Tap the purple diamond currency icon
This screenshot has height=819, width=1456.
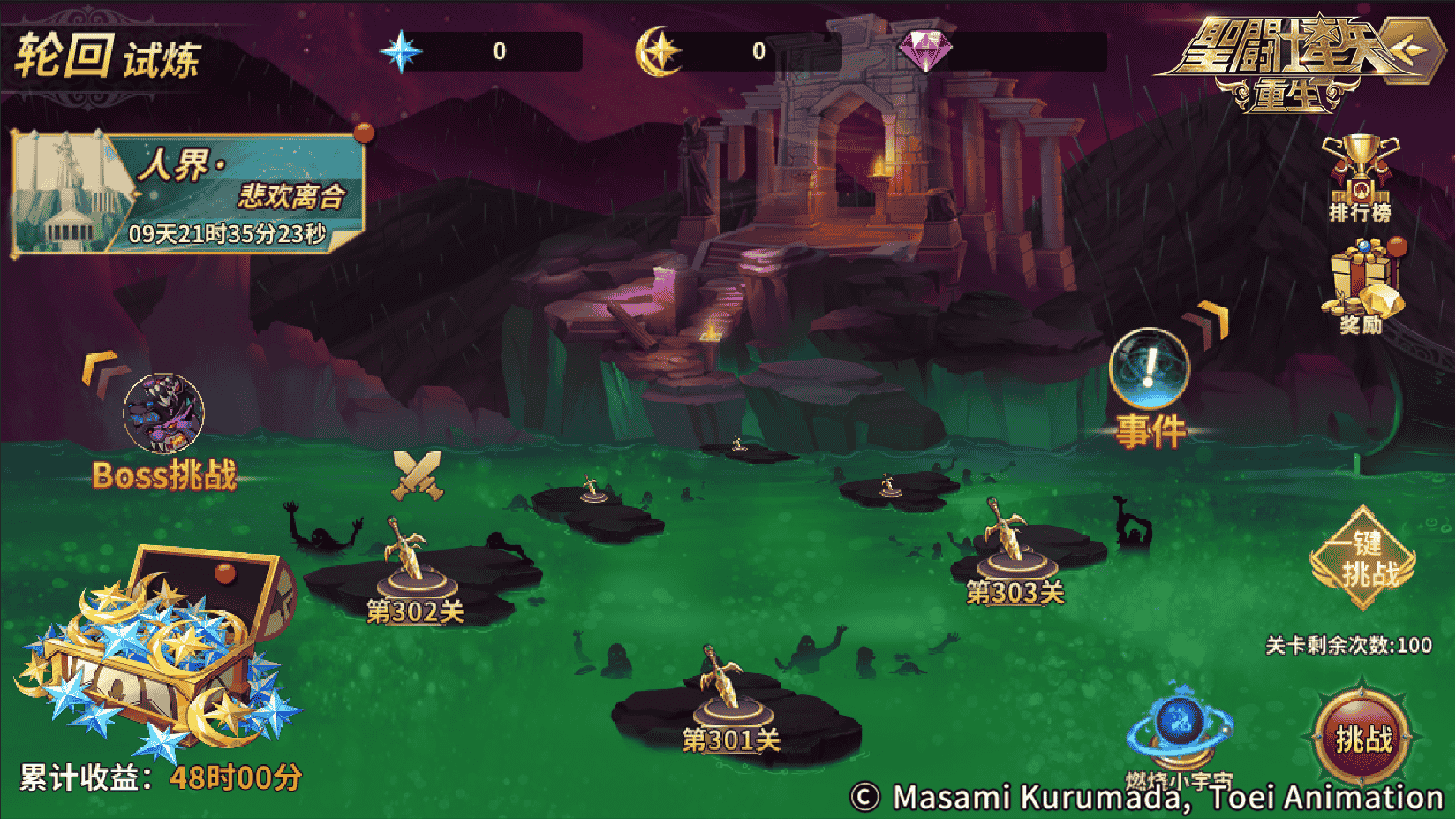tap(924, 49)
